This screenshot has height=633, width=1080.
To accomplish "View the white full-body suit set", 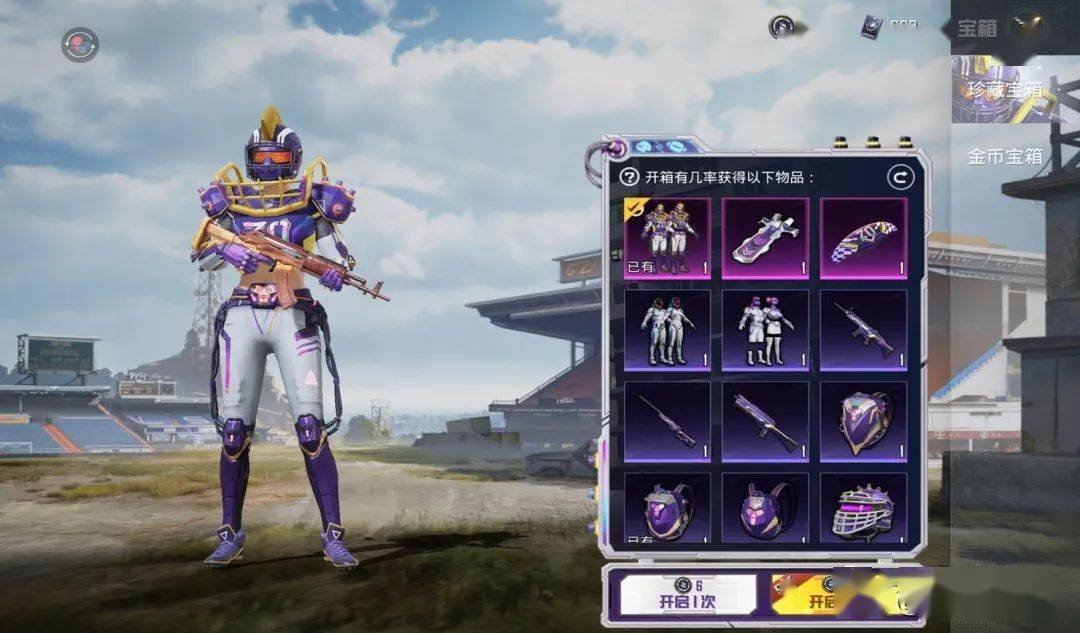I will (667, 330).
